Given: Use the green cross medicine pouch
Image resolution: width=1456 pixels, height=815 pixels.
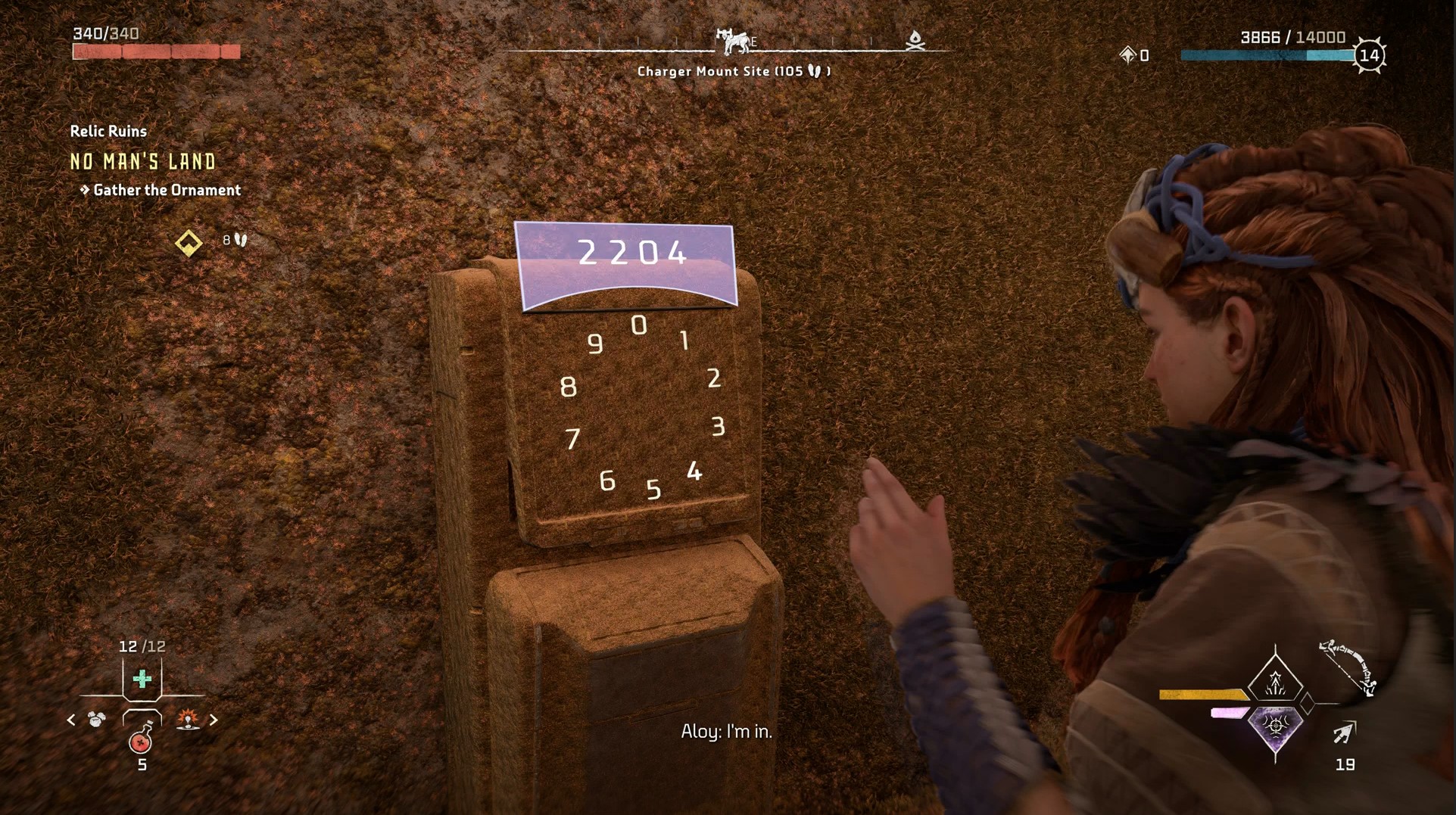Looking at the screenshot, I should pyautogui.click(x=142, y=679).
